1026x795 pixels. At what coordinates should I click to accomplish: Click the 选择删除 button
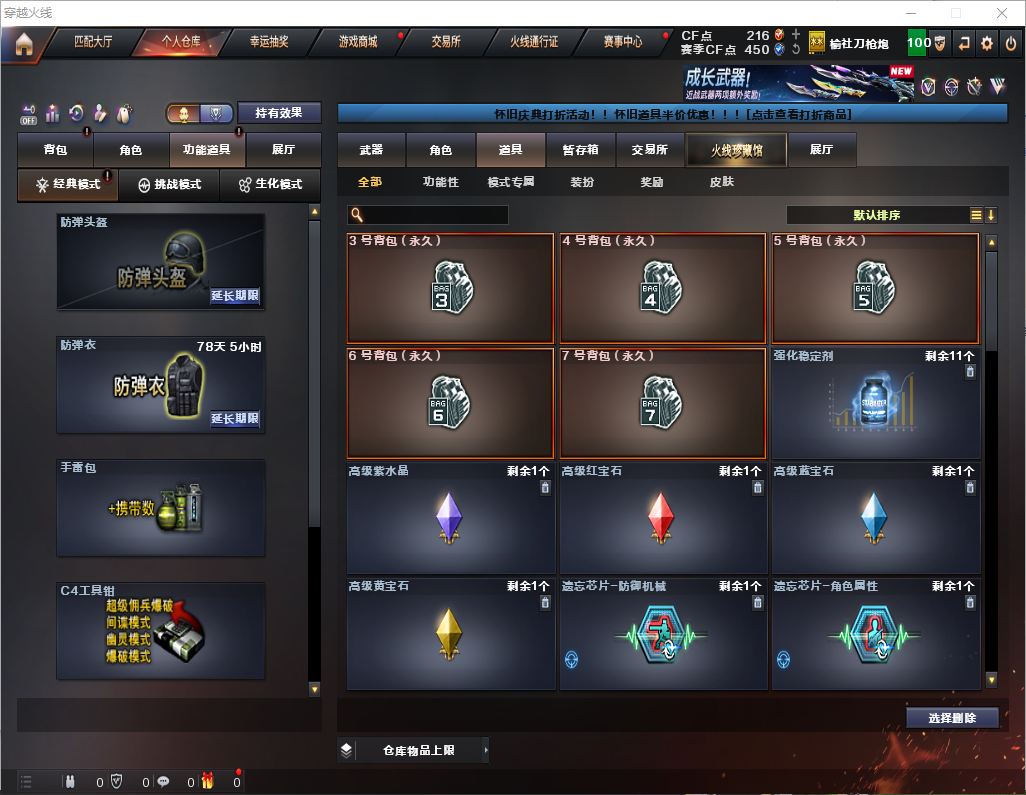click(x=952, y=718)
